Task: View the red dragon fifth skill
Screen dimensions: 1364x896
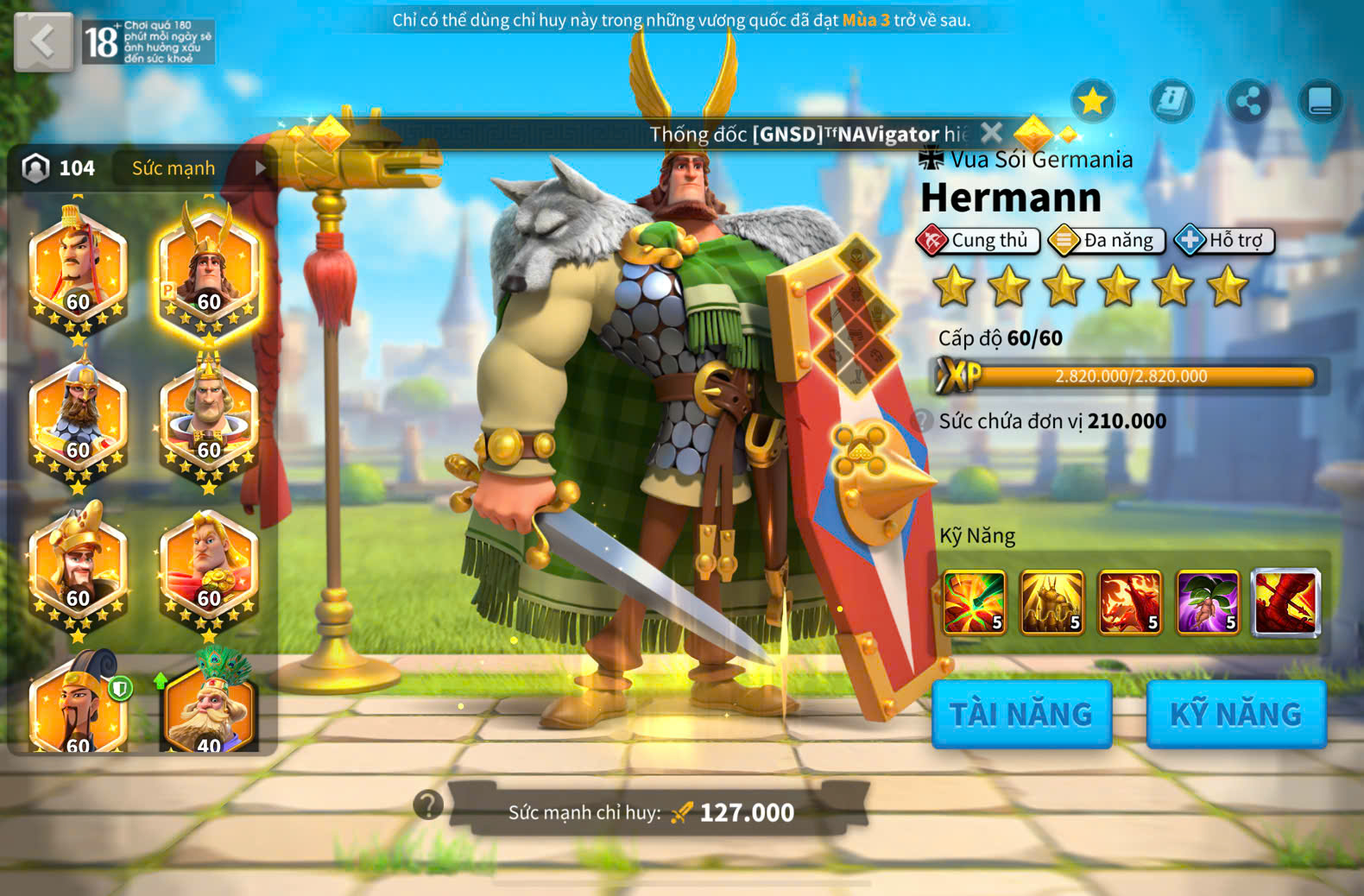Action: (1285, 602)
